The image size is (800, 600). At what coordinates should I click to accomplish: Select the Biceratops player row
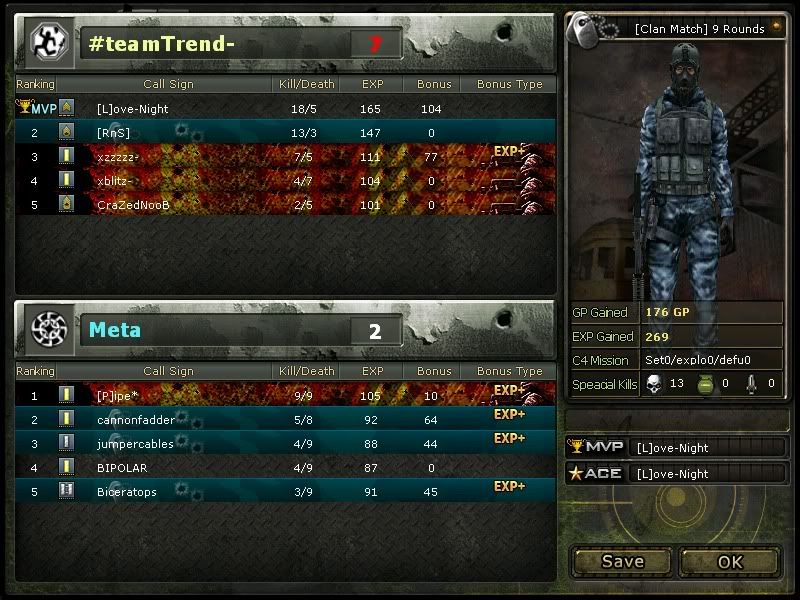(285, 491)
